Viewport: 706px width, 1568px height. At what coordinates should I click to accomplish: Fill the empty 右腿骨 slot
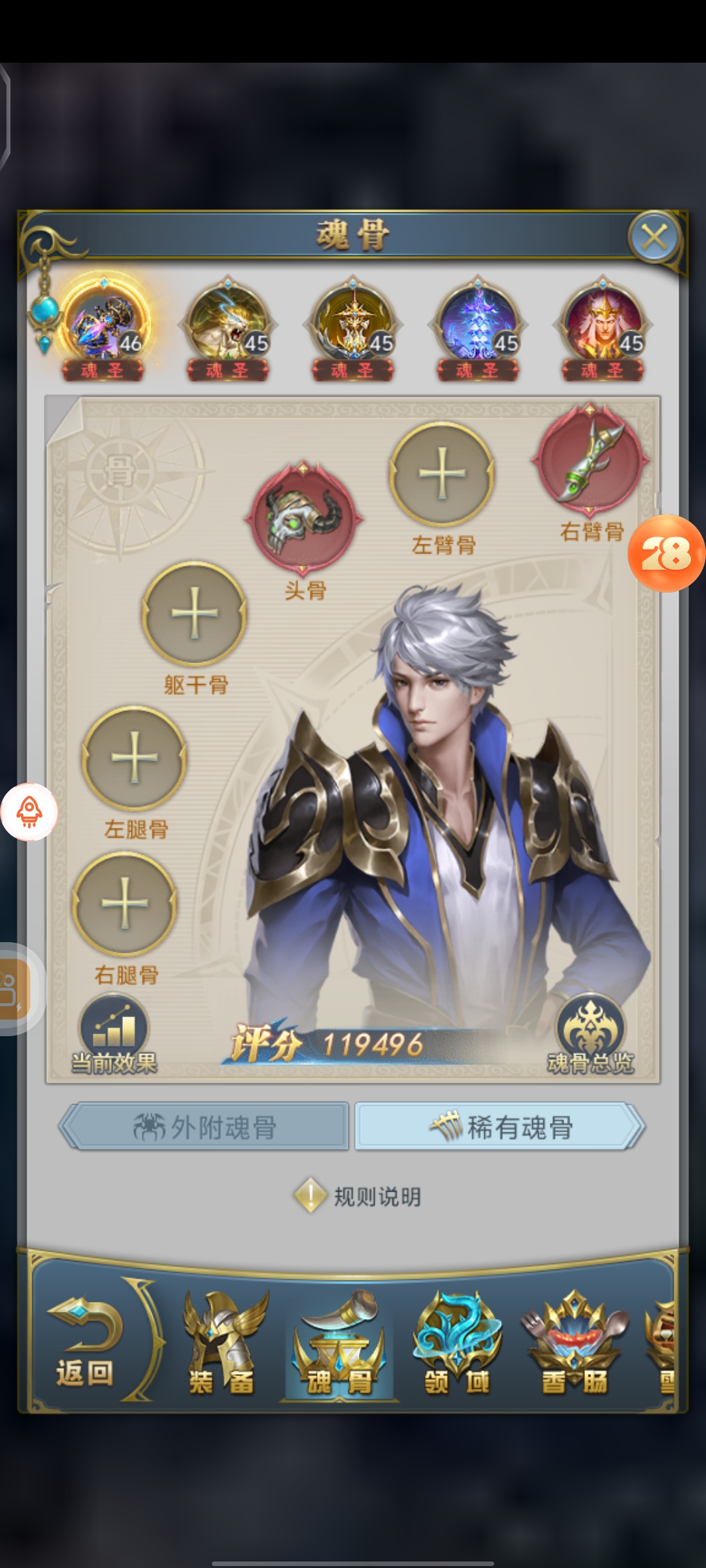point(124,904)
